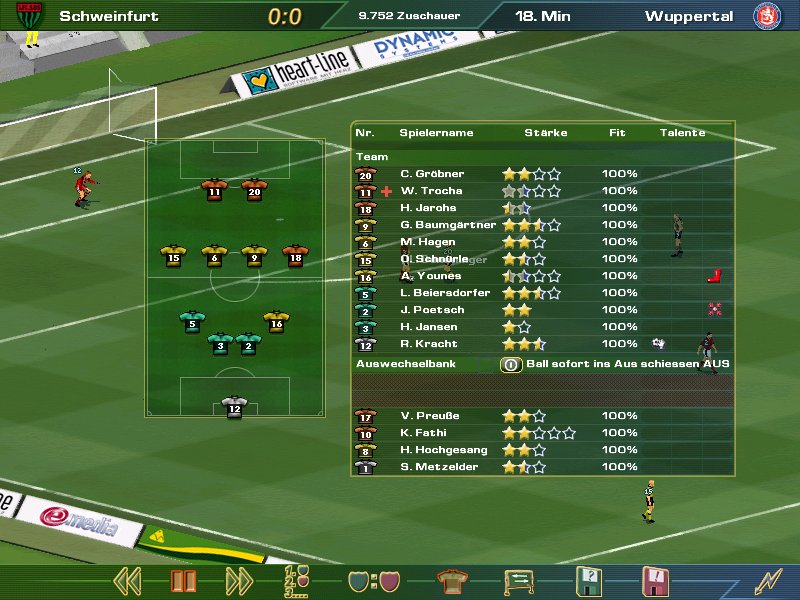This screenshot has height=600, width=800.
Task: Choose shirt number 16 on the formation pitch
Action: pyautogui.click(x=277, y=322)
